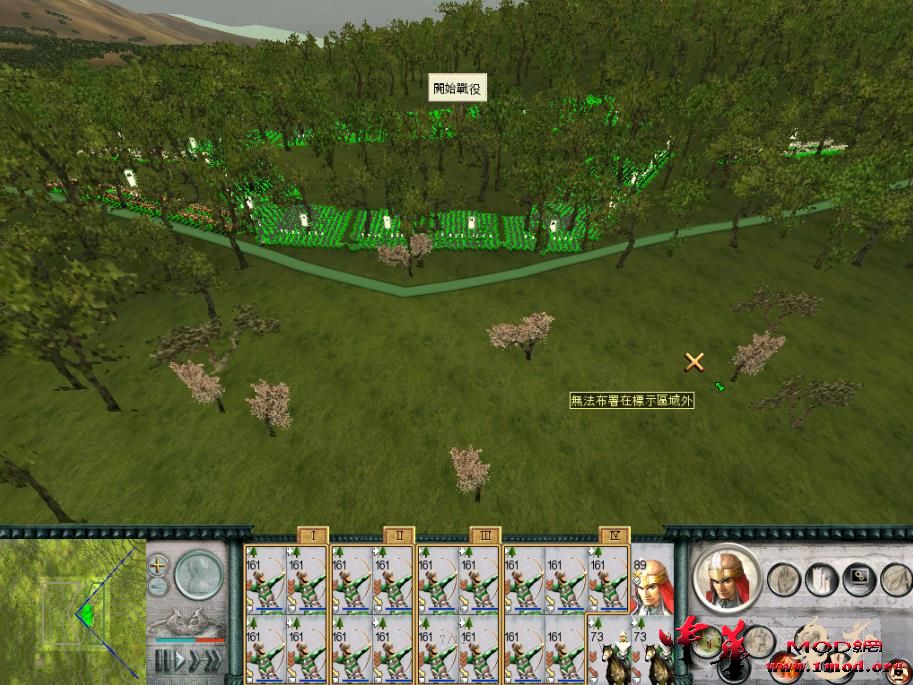Screen dimensions: 913x685
Task: Select group III tab
Action: point(484,536)
